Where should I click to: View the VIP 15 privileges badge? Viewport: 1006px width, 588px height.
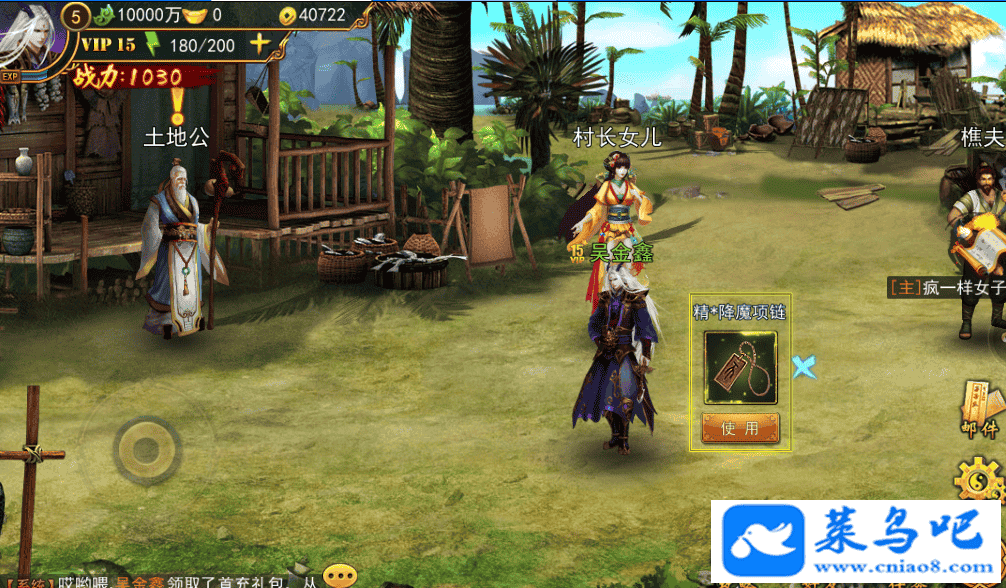point(108,45)
